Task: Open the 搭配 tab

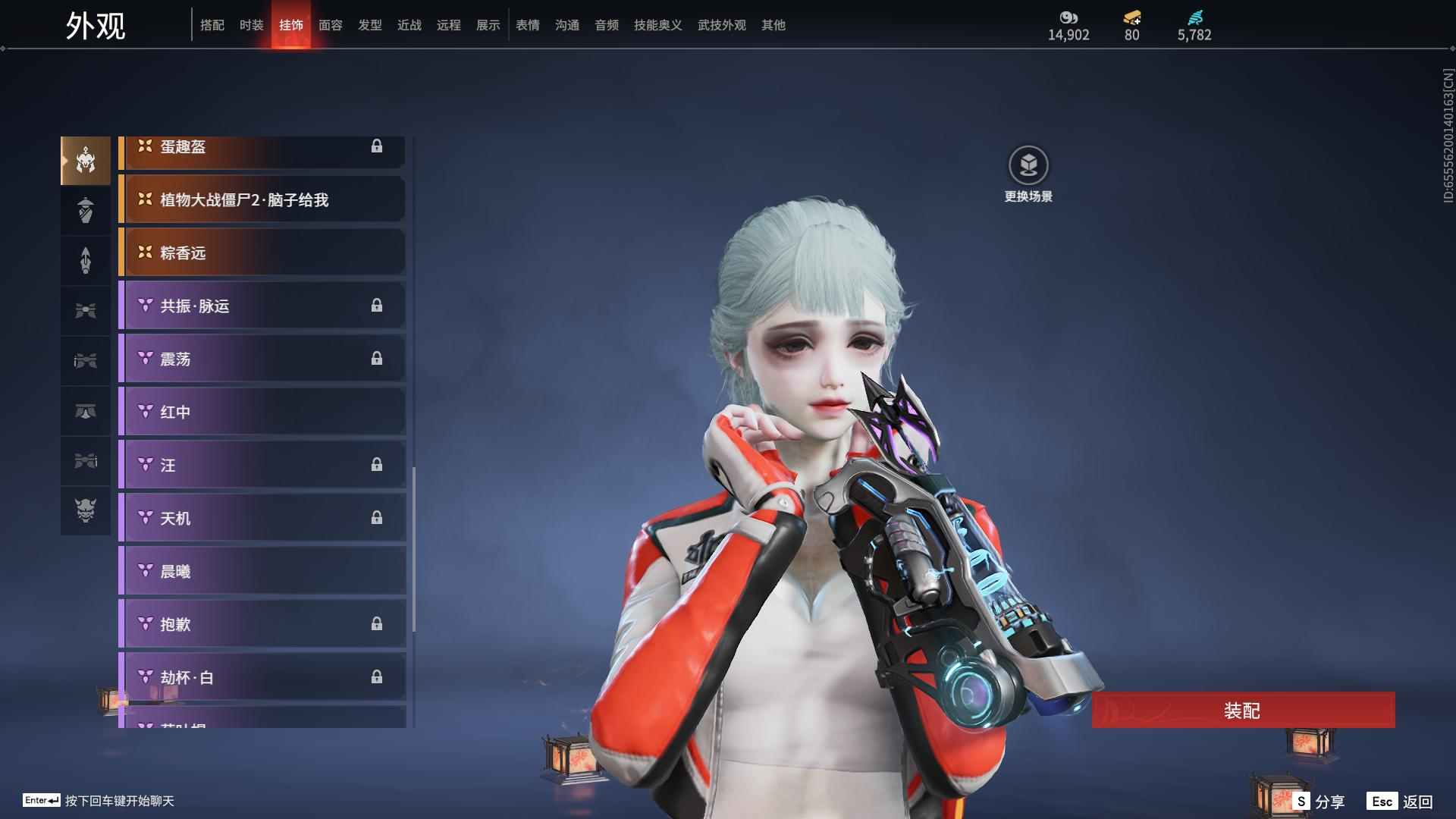Action: click(212, 25)
